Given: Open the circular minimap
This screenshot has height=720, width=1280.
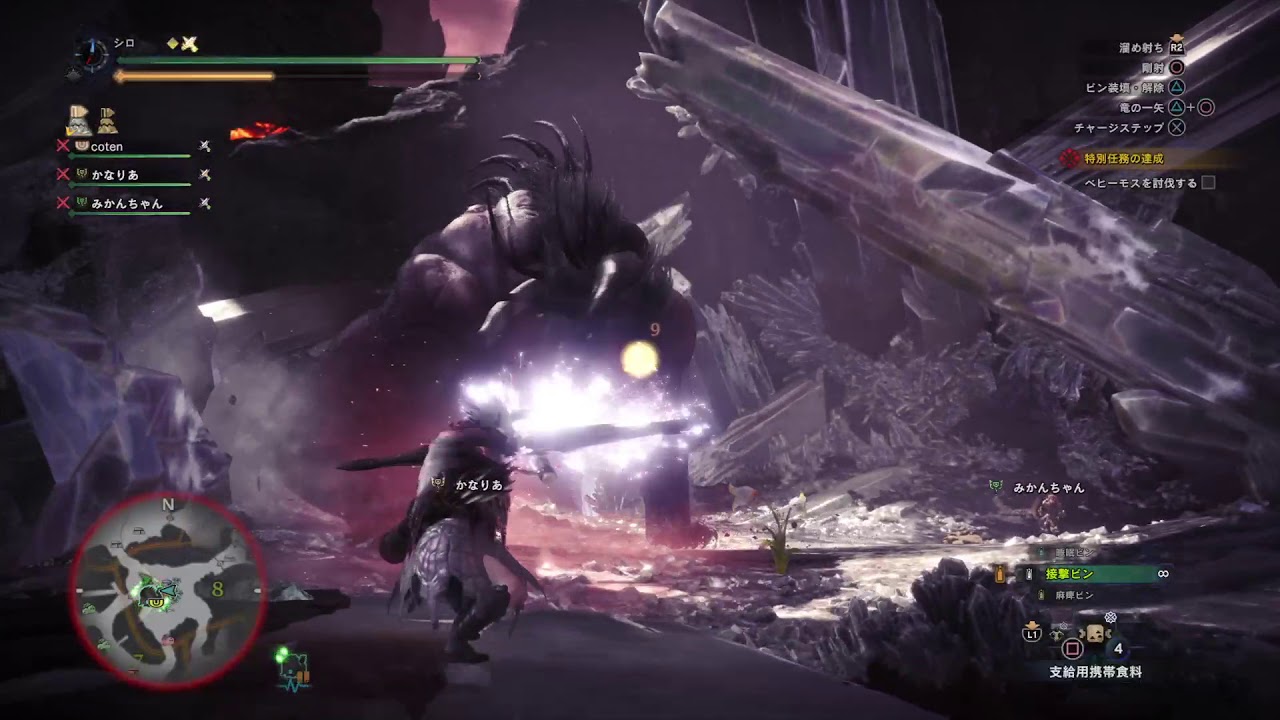Looking at the screenshot, I should click(168, 592).
